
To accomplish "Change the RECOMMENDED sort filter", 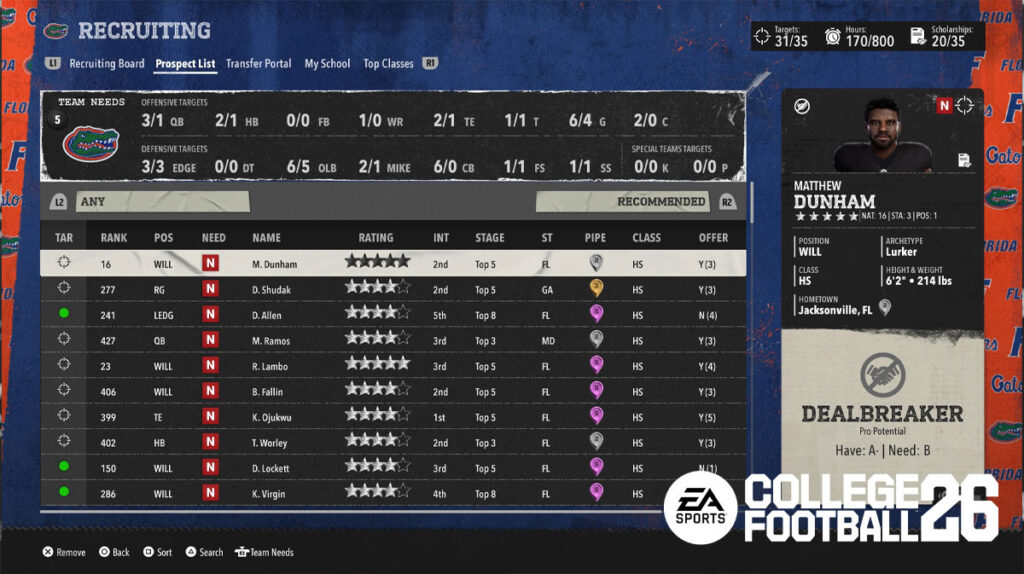I will tap(624, 202).
